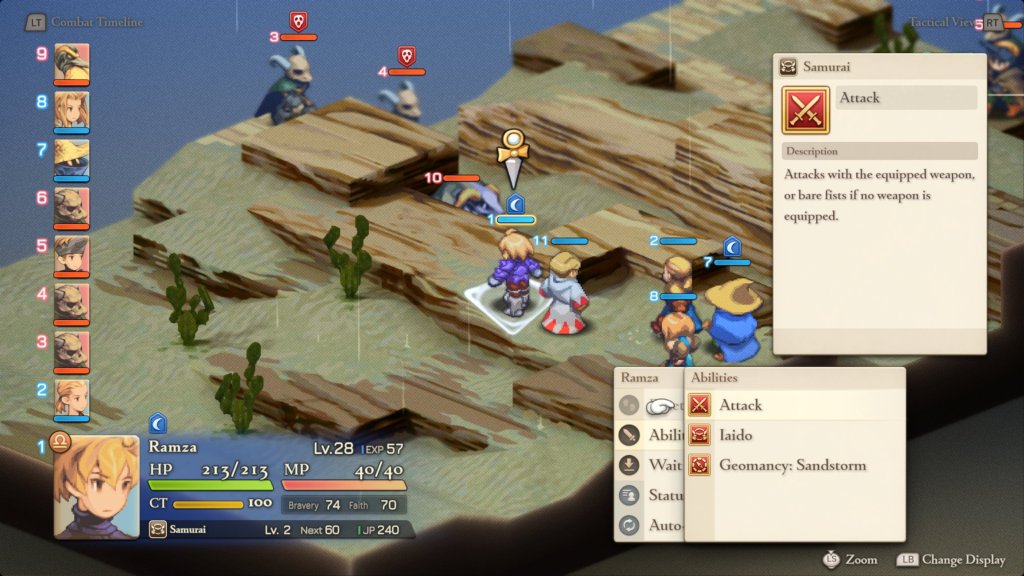Select the Auto-battle command
The width and height of the screenshot is (1024, 576).
pyautogui.click(x=650, y=525)
